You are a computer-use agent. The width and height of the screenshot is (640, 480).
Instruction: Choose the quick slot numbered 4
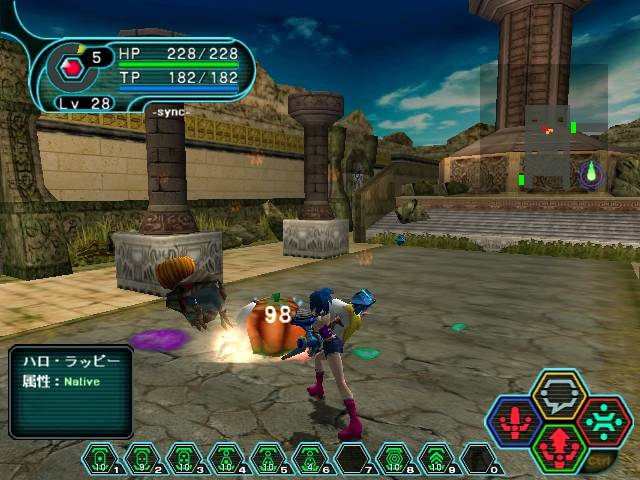click(226, 460)
